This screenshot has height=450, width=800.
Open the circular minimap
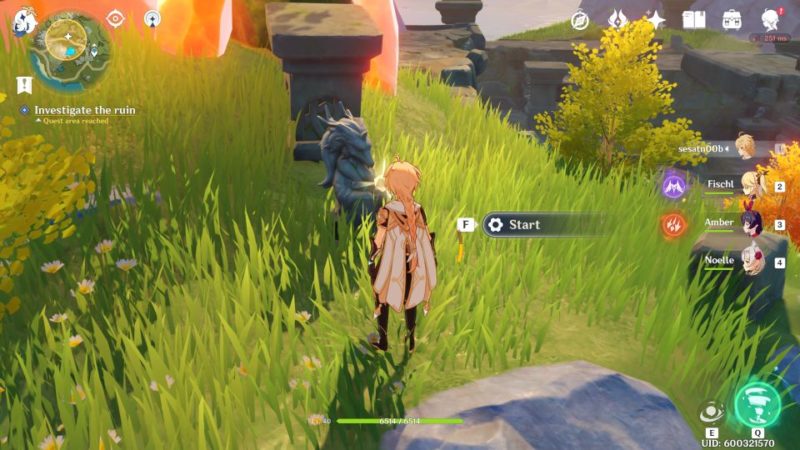(70, 45)
